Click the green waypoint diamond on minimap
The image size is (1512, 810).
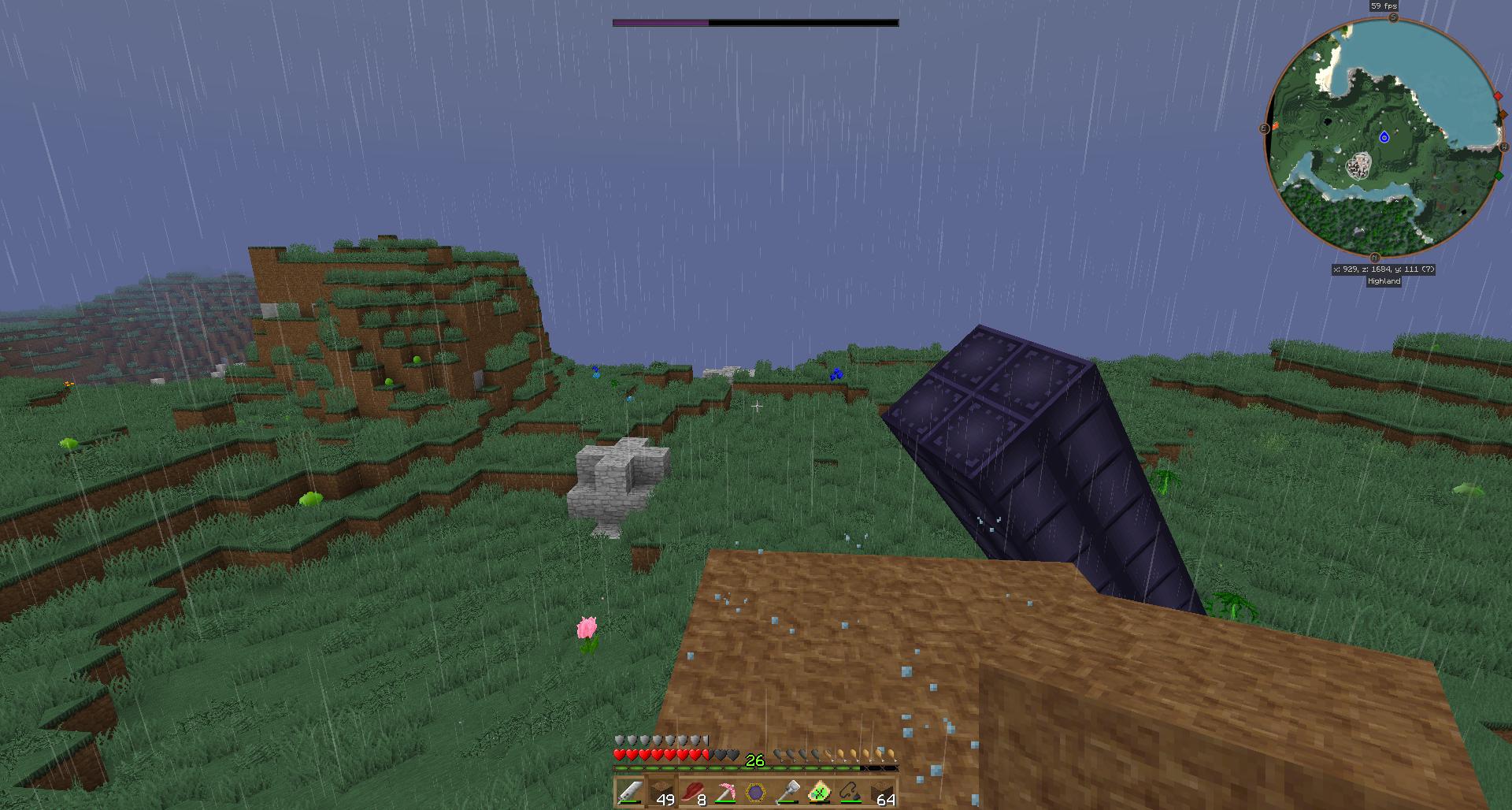[1499, 176]
